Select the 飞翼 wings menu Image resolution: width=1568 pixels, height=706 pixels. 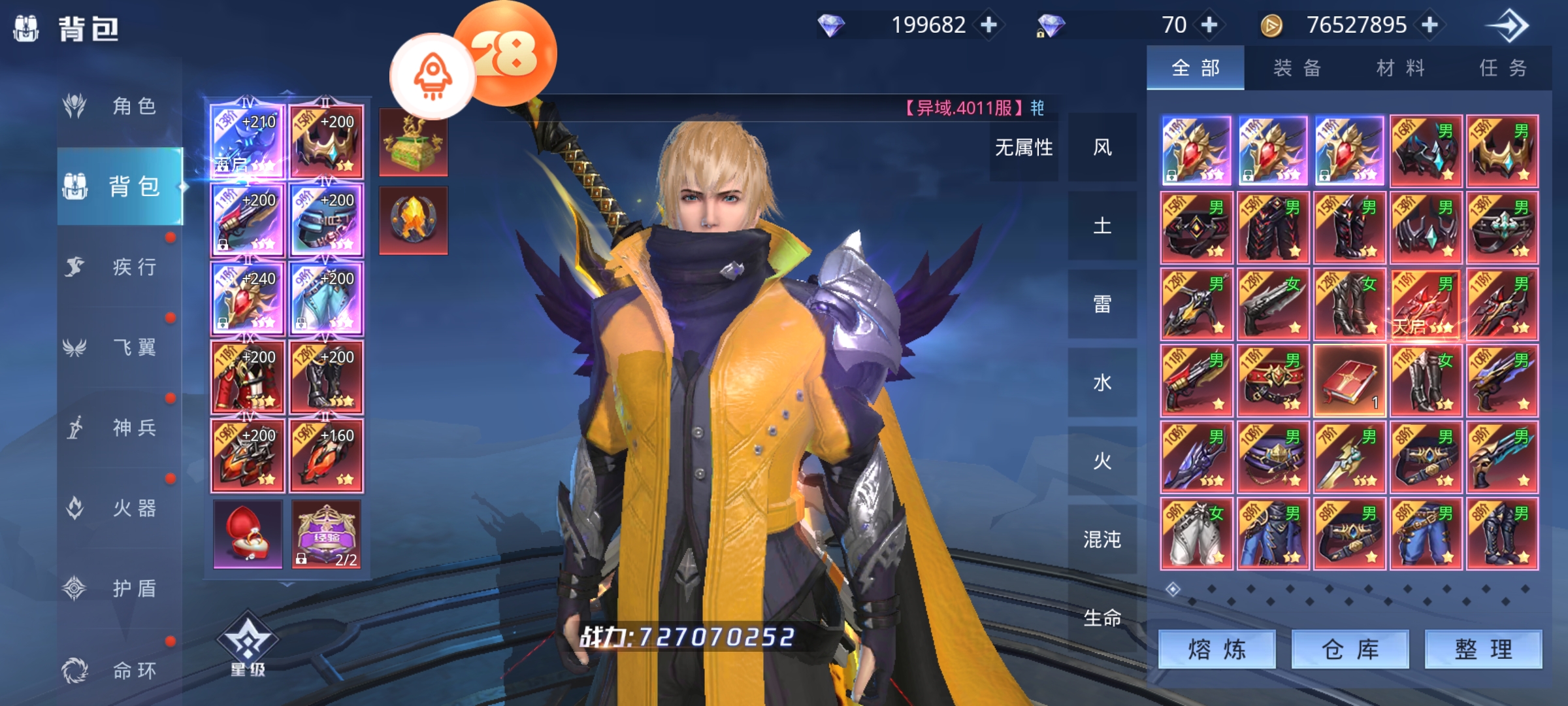[120, 347]
